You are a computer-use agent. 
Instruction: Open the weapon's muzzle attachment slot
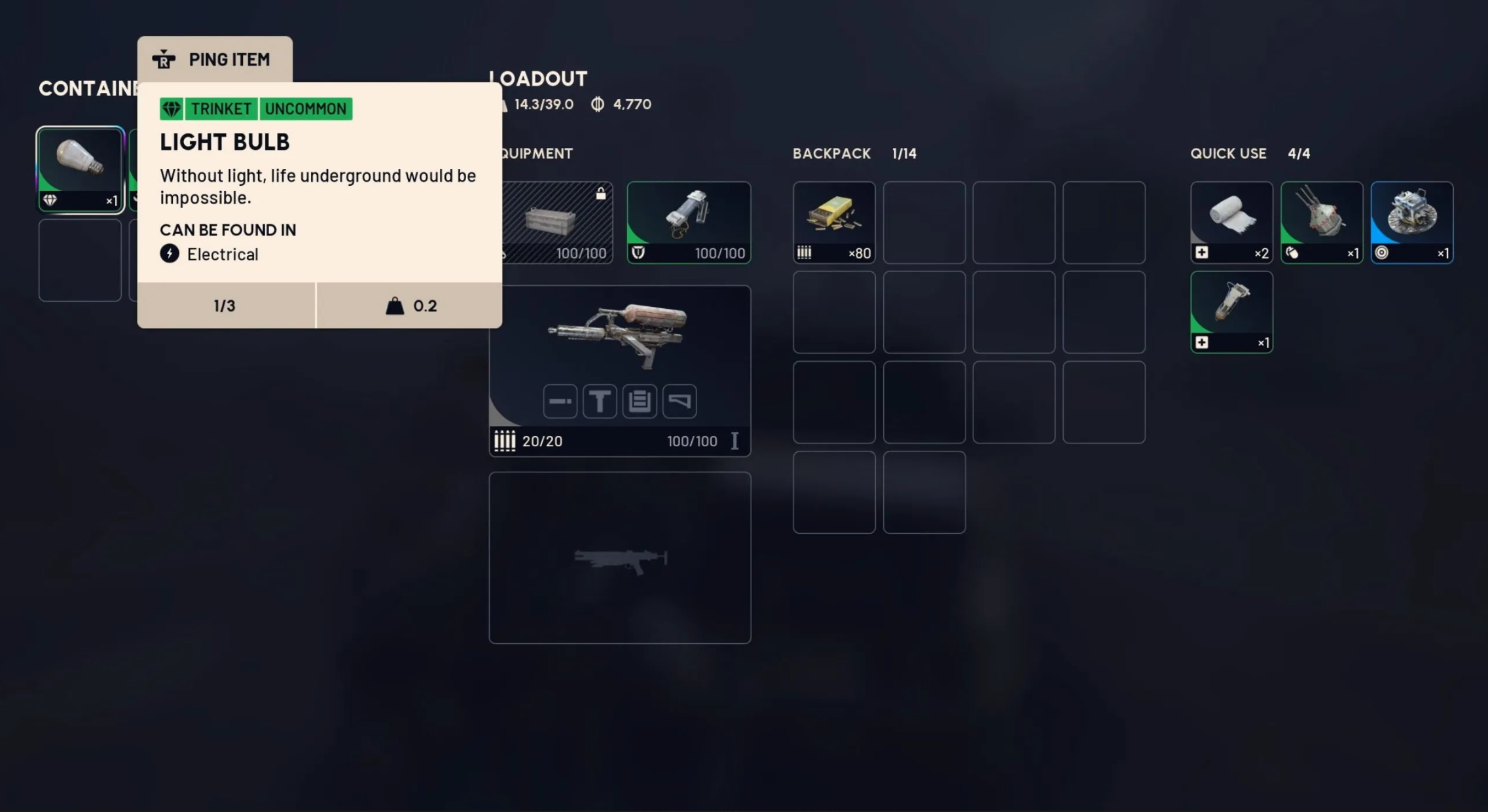click(x=560, y=401)
